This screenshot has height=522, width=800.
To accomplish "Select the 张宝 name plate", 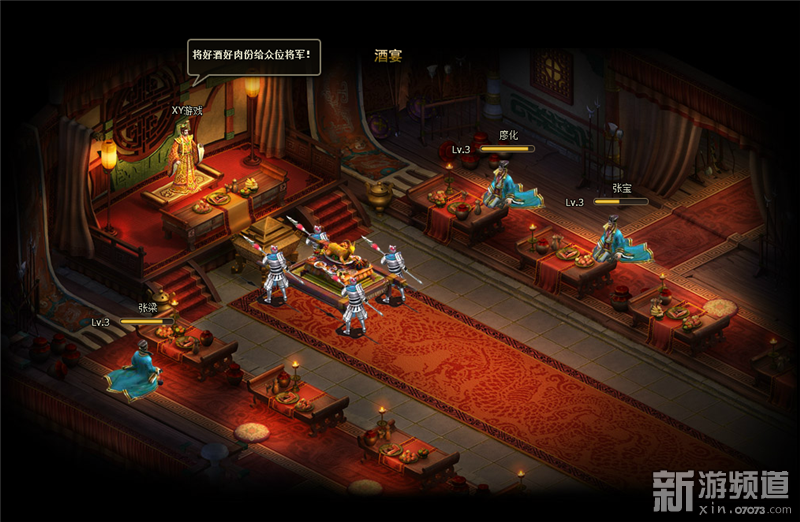I will pos(622,187).
